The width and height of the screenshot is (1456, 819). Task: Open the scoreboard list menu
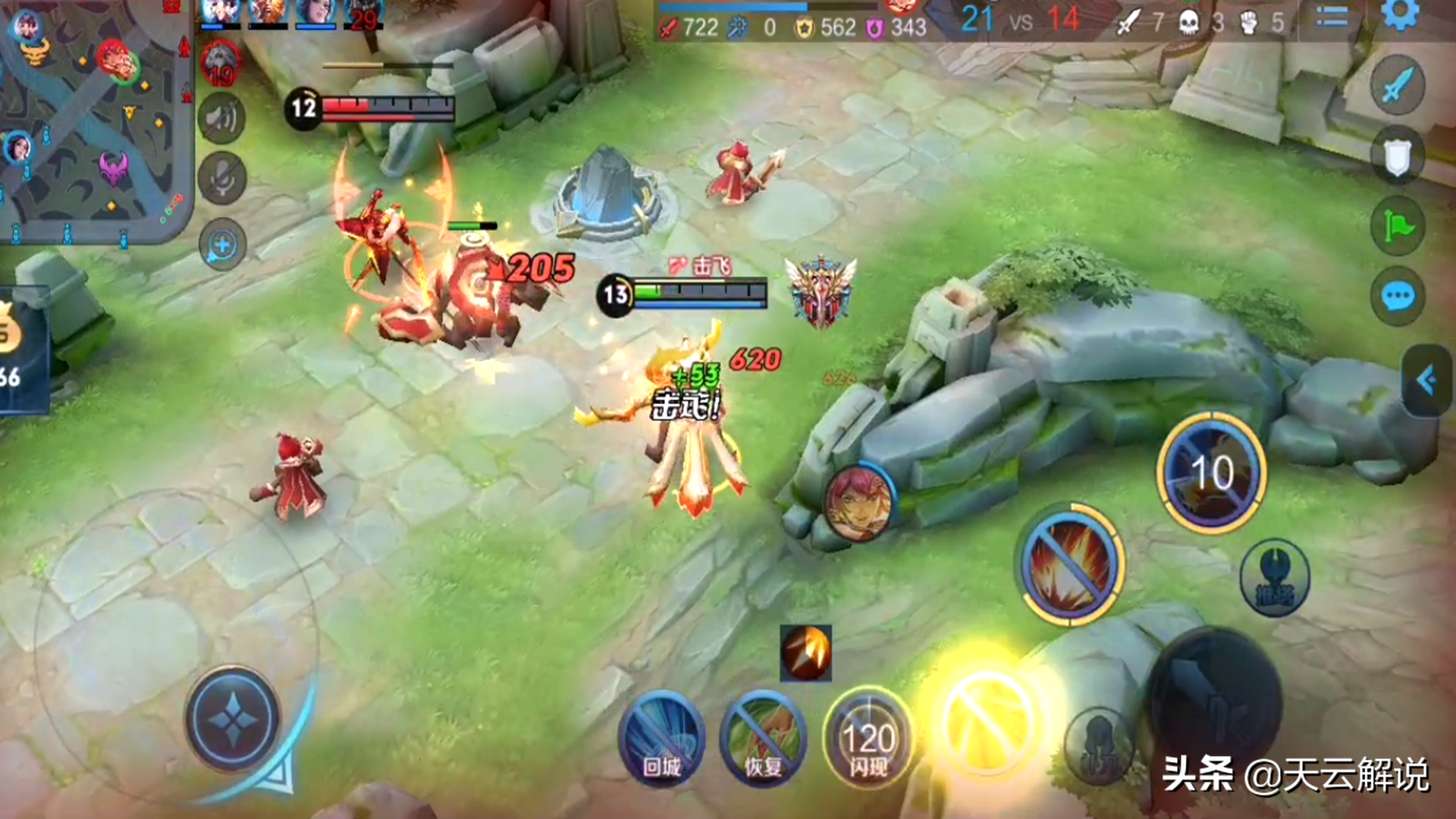point(1332,17)
